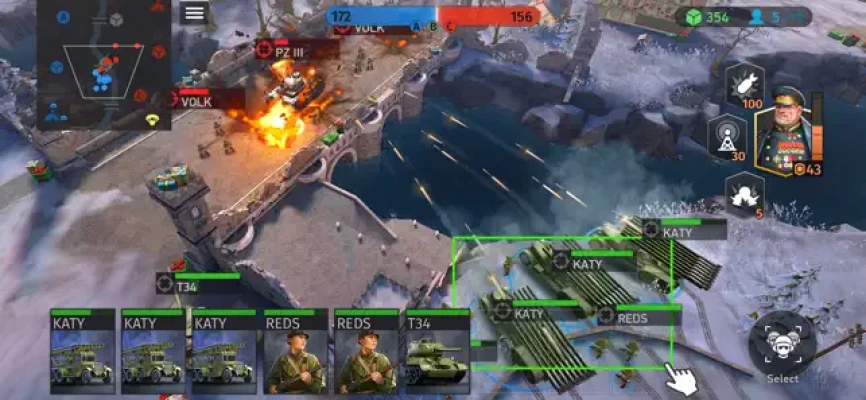Toggle the Select units button
The image size is (866, 400).
pyautogui.click(x=782, y=346)
